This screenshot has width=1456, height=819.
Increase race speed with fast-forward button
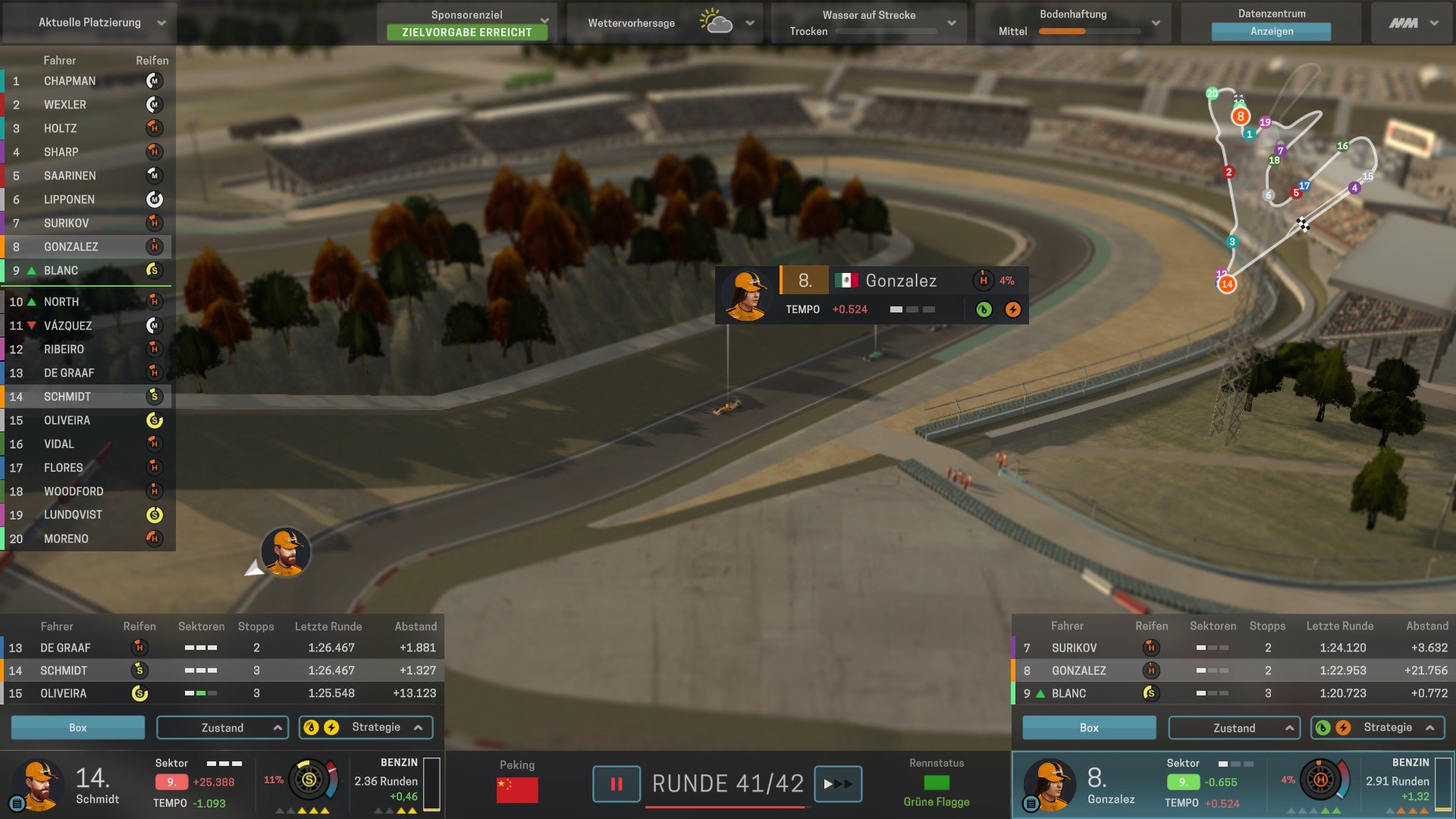pyautogui.click(x=838, y=784)
